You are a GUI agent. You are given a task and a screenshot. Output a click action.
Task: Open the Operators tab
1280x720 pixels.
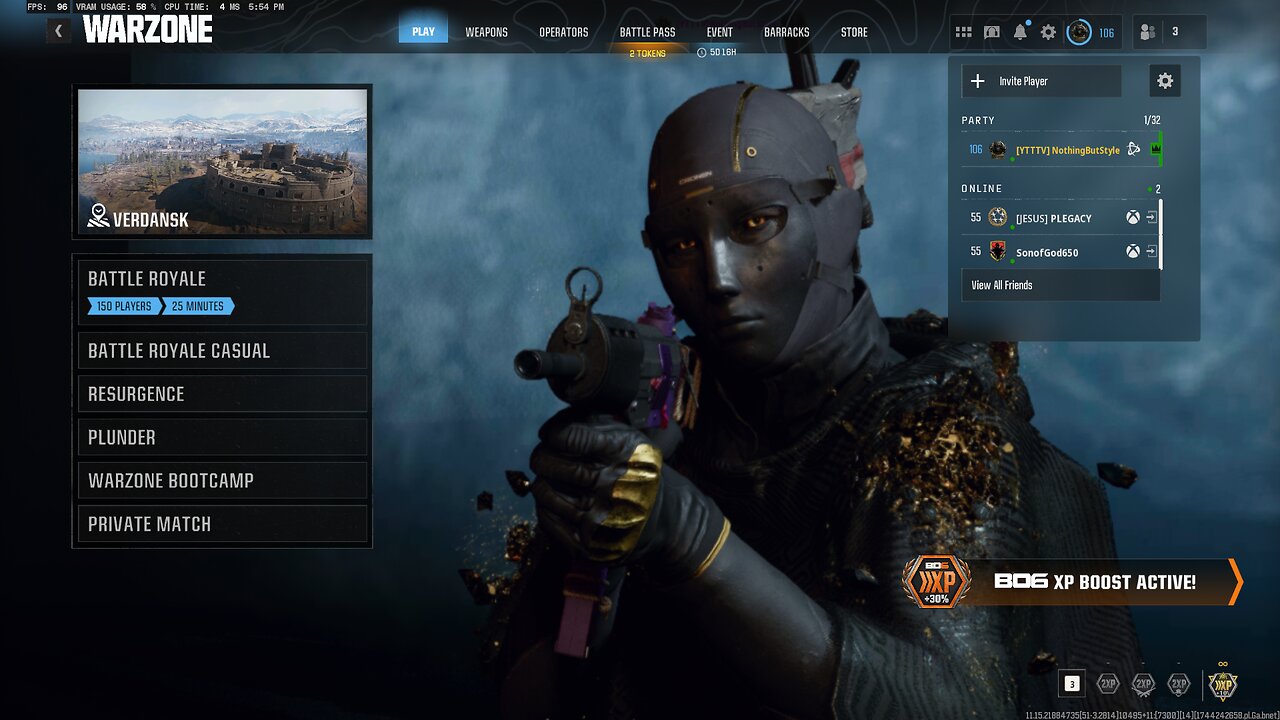(x=564, y=32)
